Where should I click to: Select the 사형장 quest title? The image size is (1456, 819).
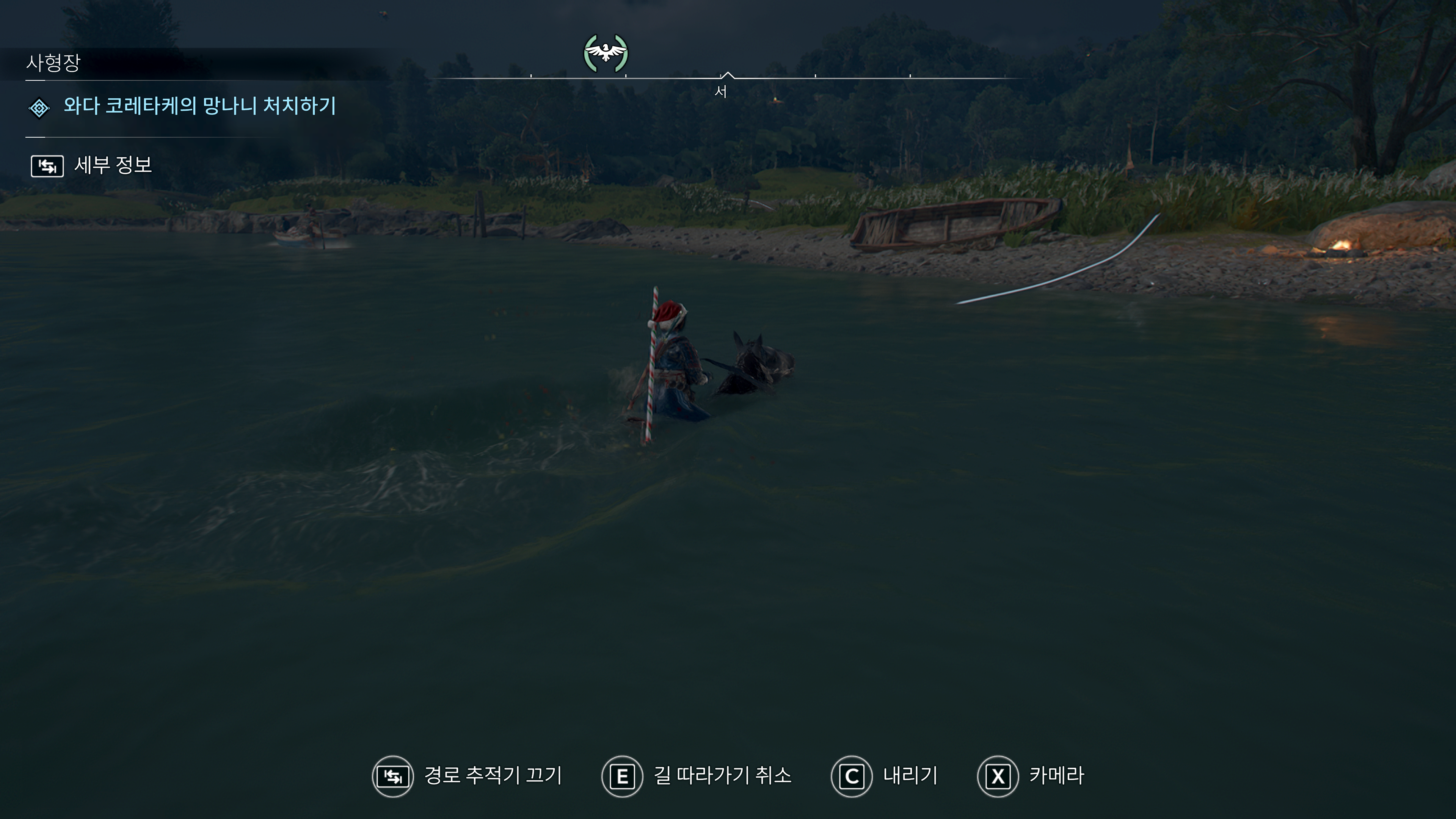(x=54, y=63)
